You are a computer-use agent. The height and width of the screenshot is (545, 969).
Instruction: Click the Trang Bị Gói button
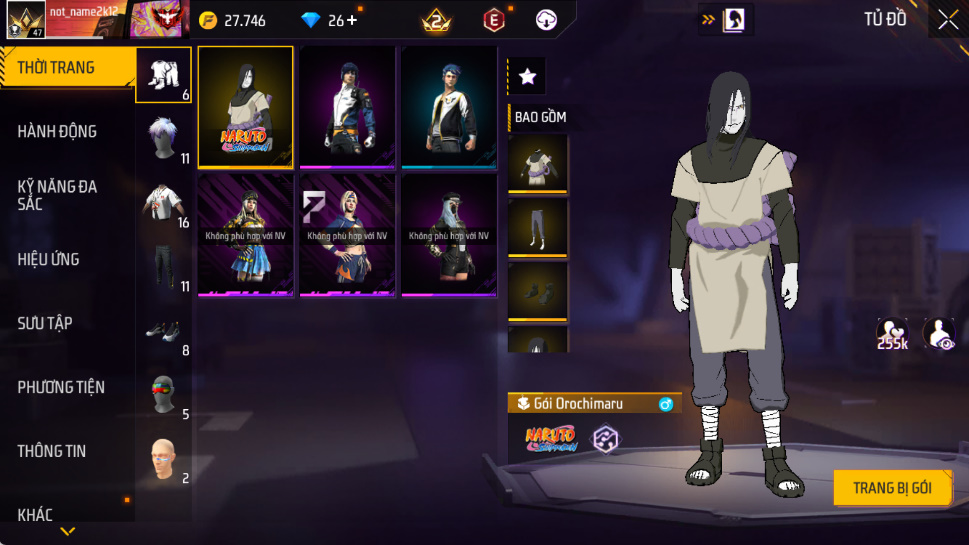point(892,488)
